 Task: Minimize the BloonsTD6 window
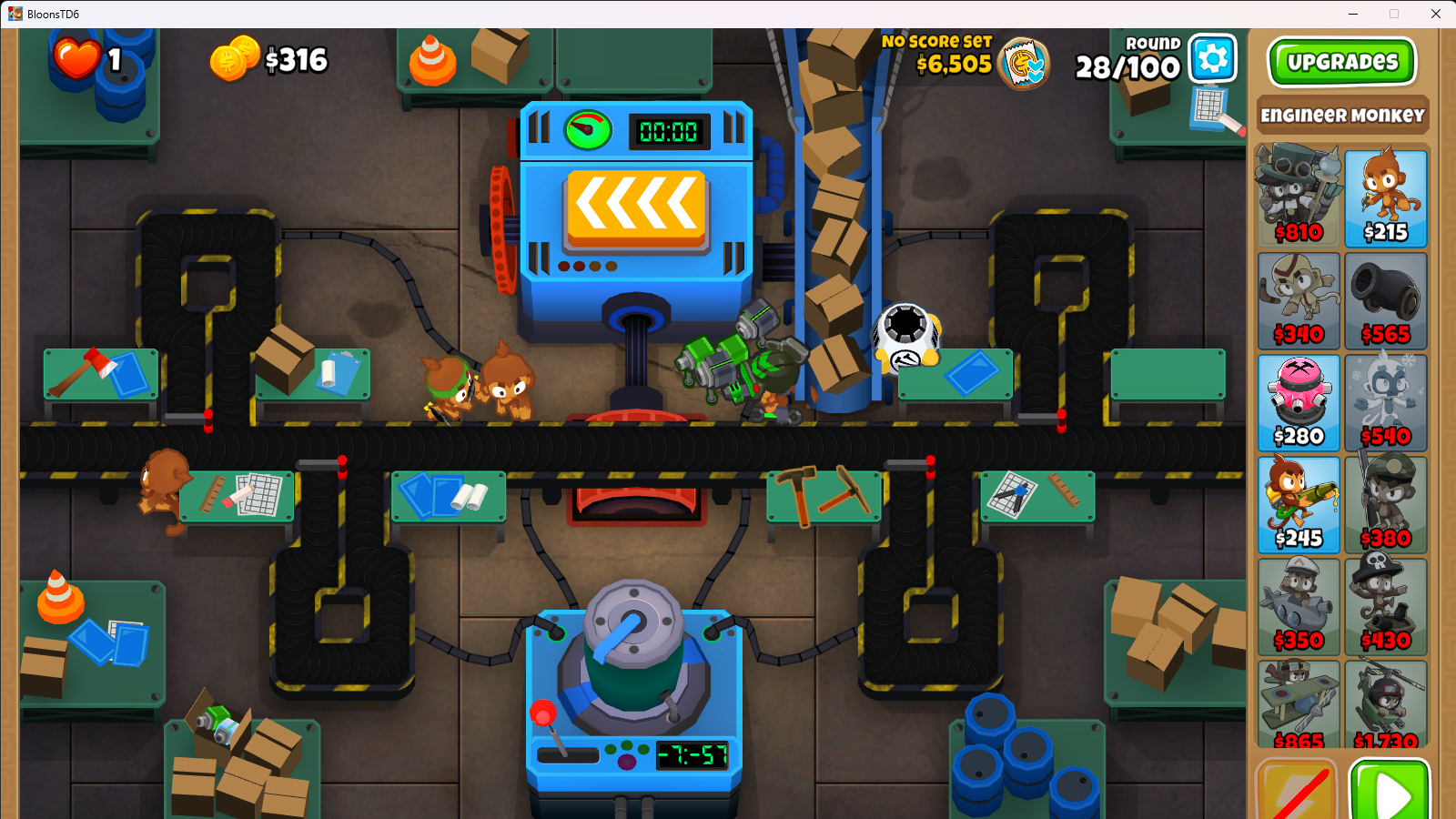coord(1353,14)
